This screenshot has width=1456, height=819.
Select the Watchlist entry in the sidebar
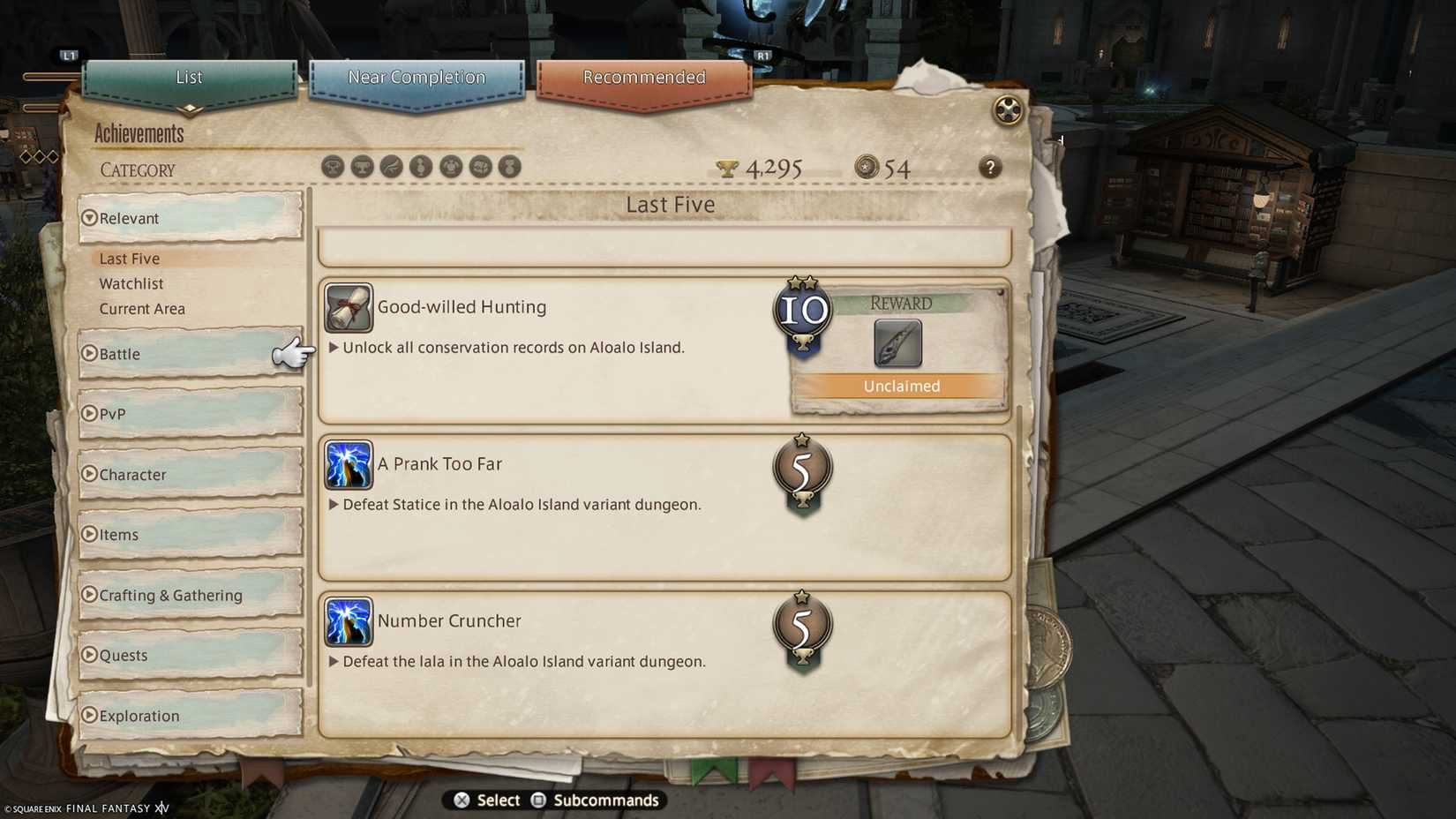[131, 283]
